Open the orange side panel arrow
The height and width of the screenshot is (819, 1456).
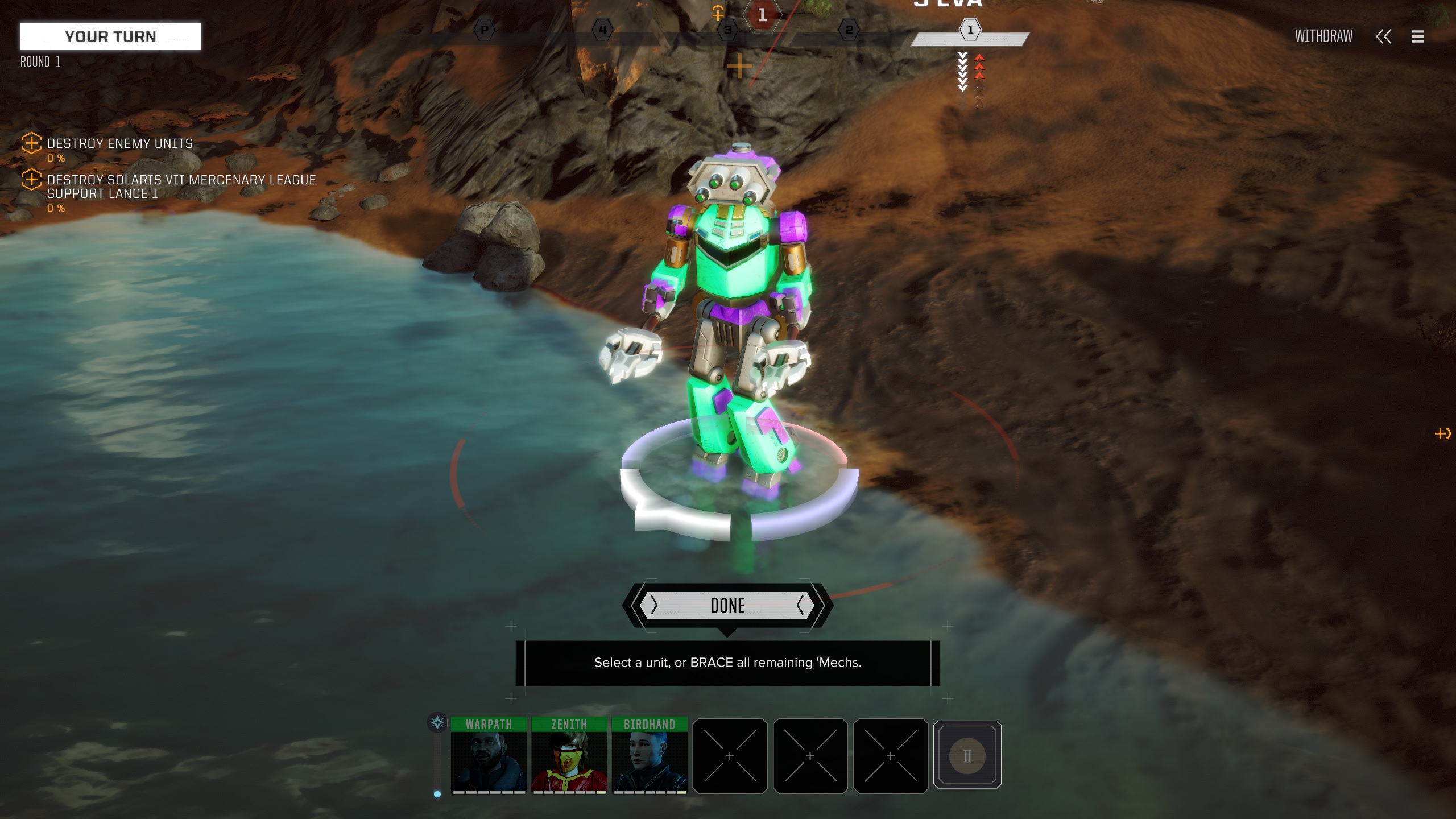pos(1443,434)
